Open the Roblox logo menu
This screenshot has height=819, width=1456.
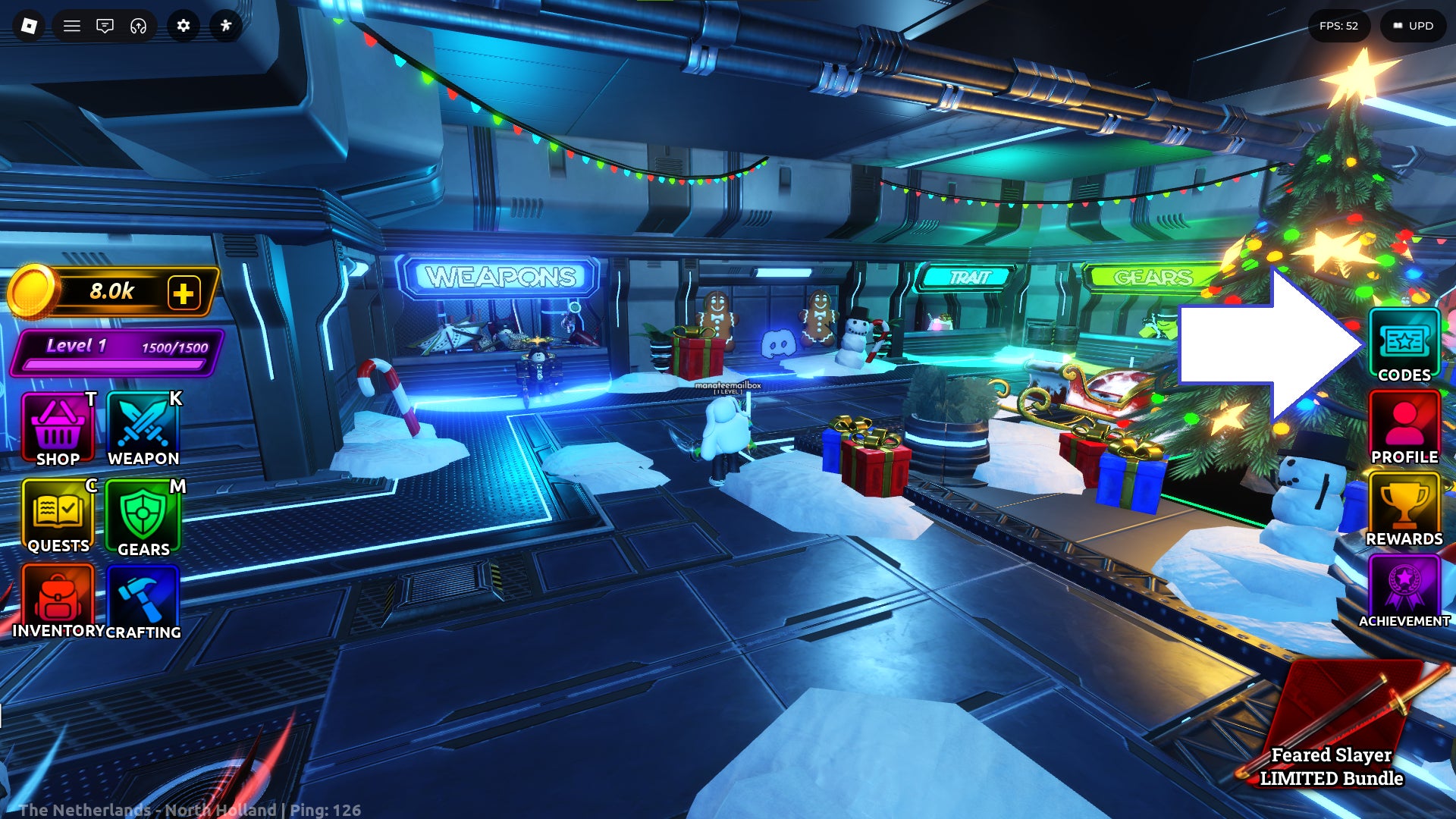coord(29,26)
